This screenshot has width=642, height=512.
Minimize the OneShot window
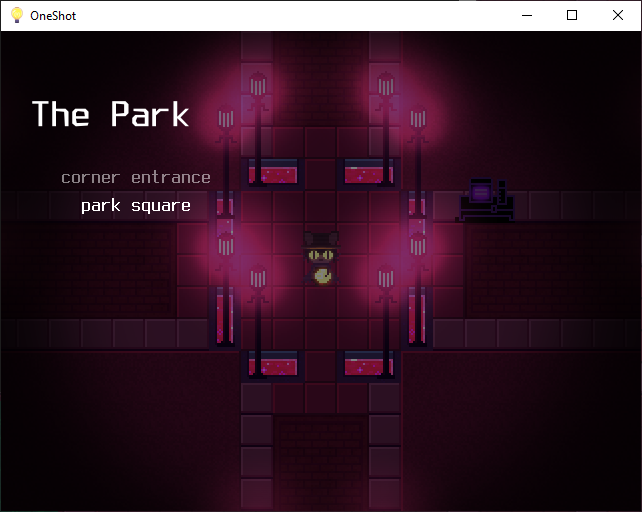(x=526, y=15)
